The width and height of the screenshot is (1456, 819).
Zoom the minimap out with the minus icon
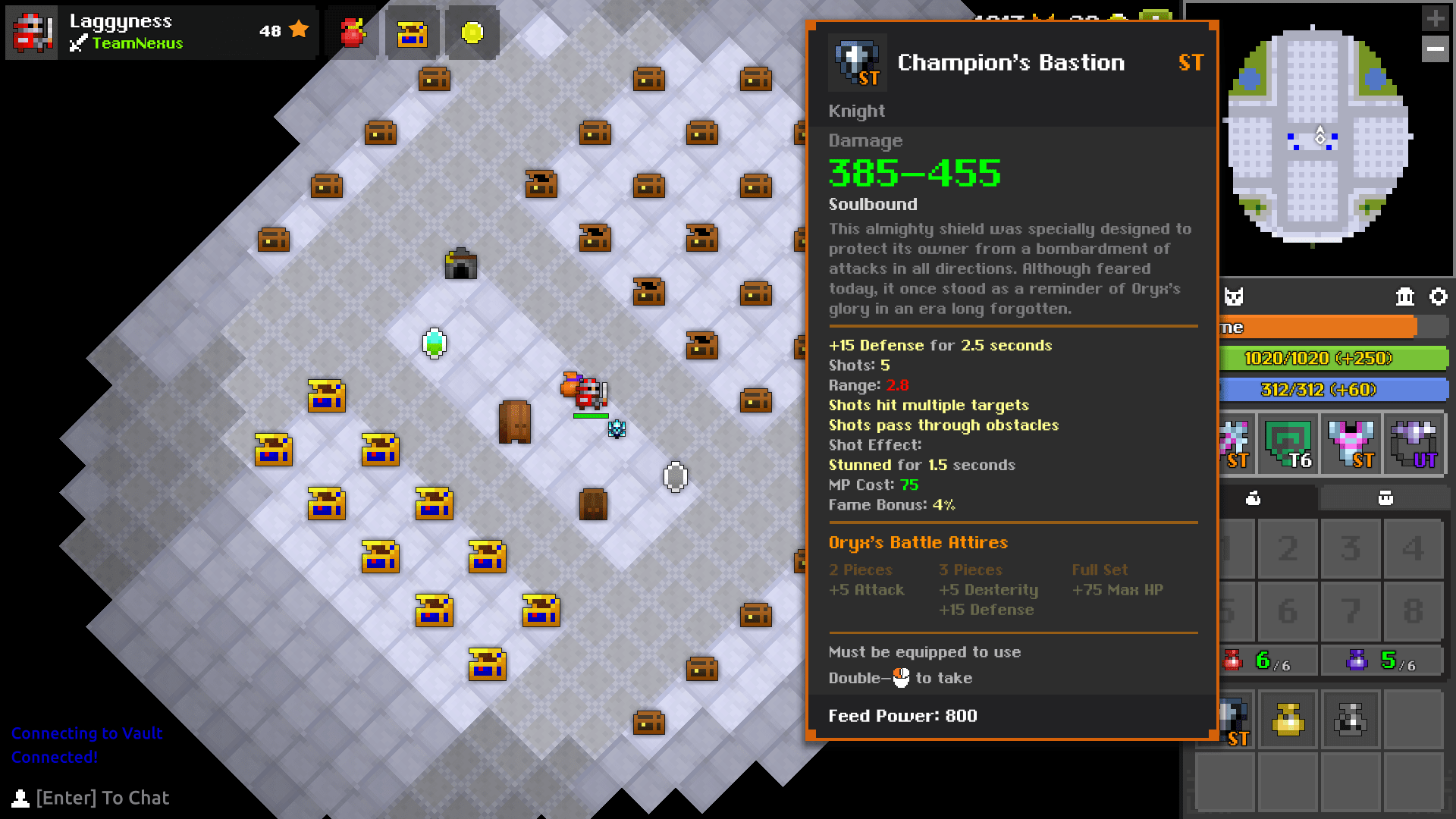pyautogui.click(x=1436, y=49)
